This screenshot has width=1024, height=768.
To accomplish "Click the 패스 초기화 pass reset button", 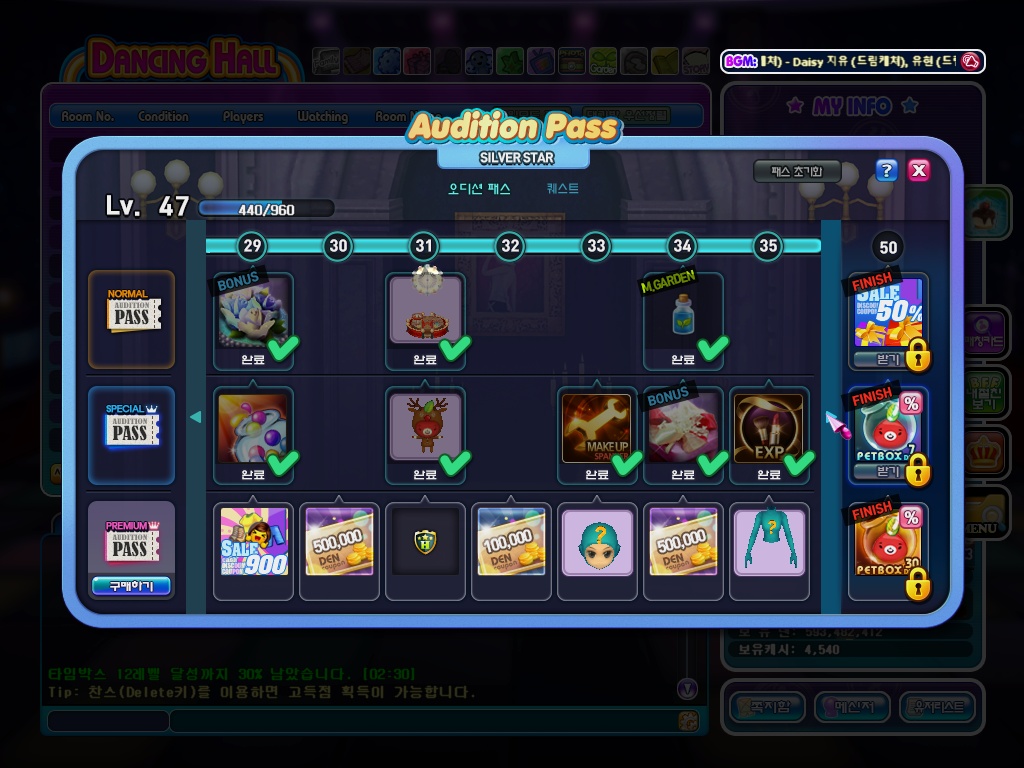I will [797, 171].
